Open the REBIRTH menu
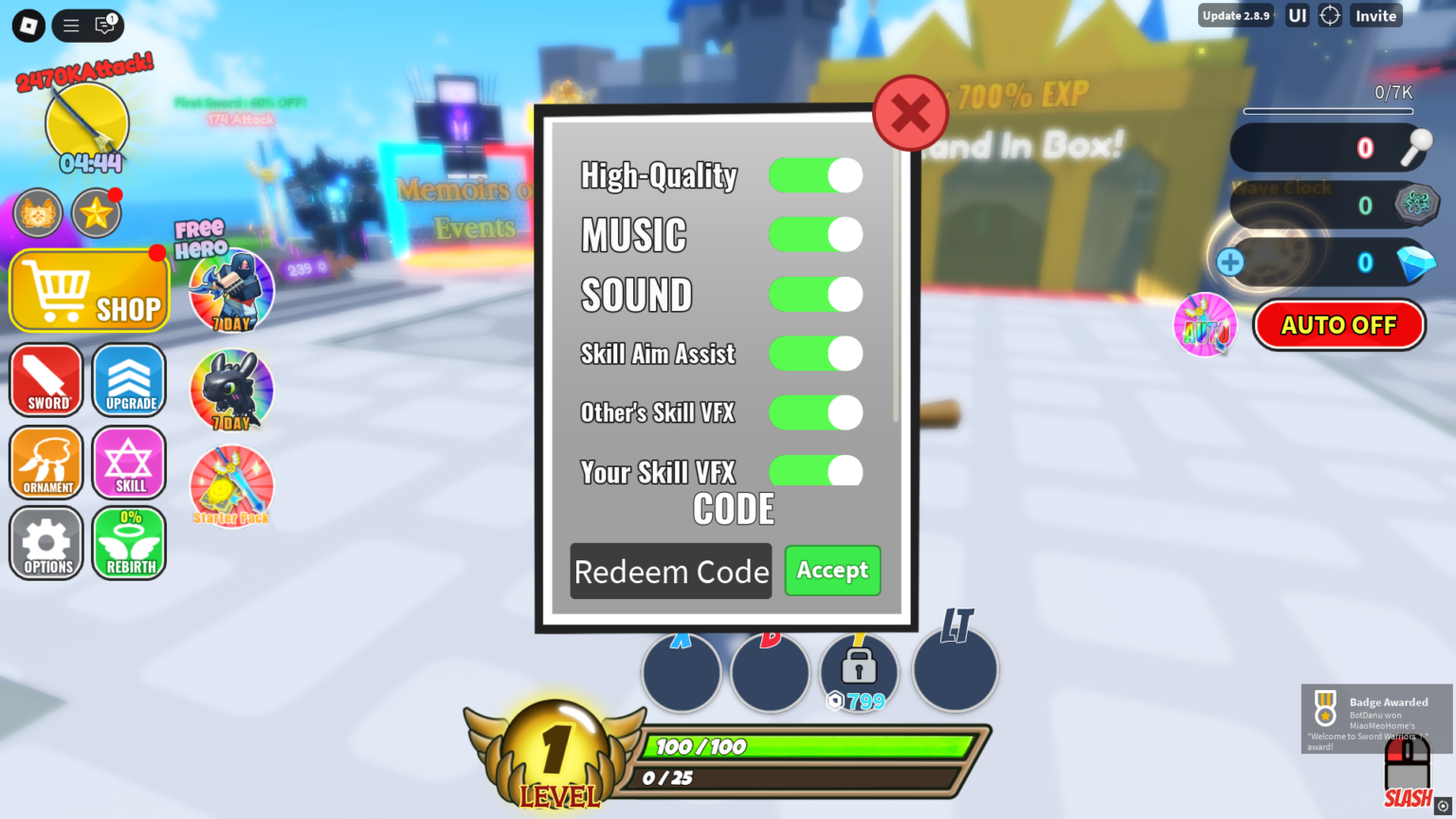This screenshot has width=1456, height=819. click(x=129, y=543)
